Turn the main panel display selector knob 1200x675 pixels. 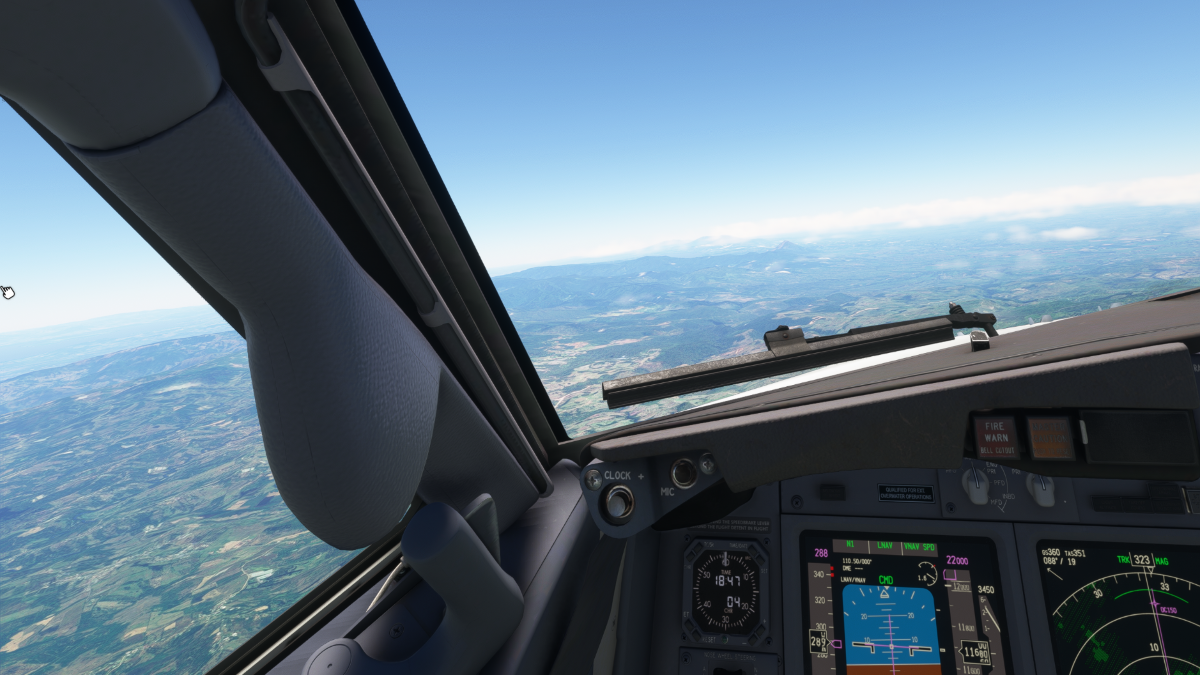[975, 485]
